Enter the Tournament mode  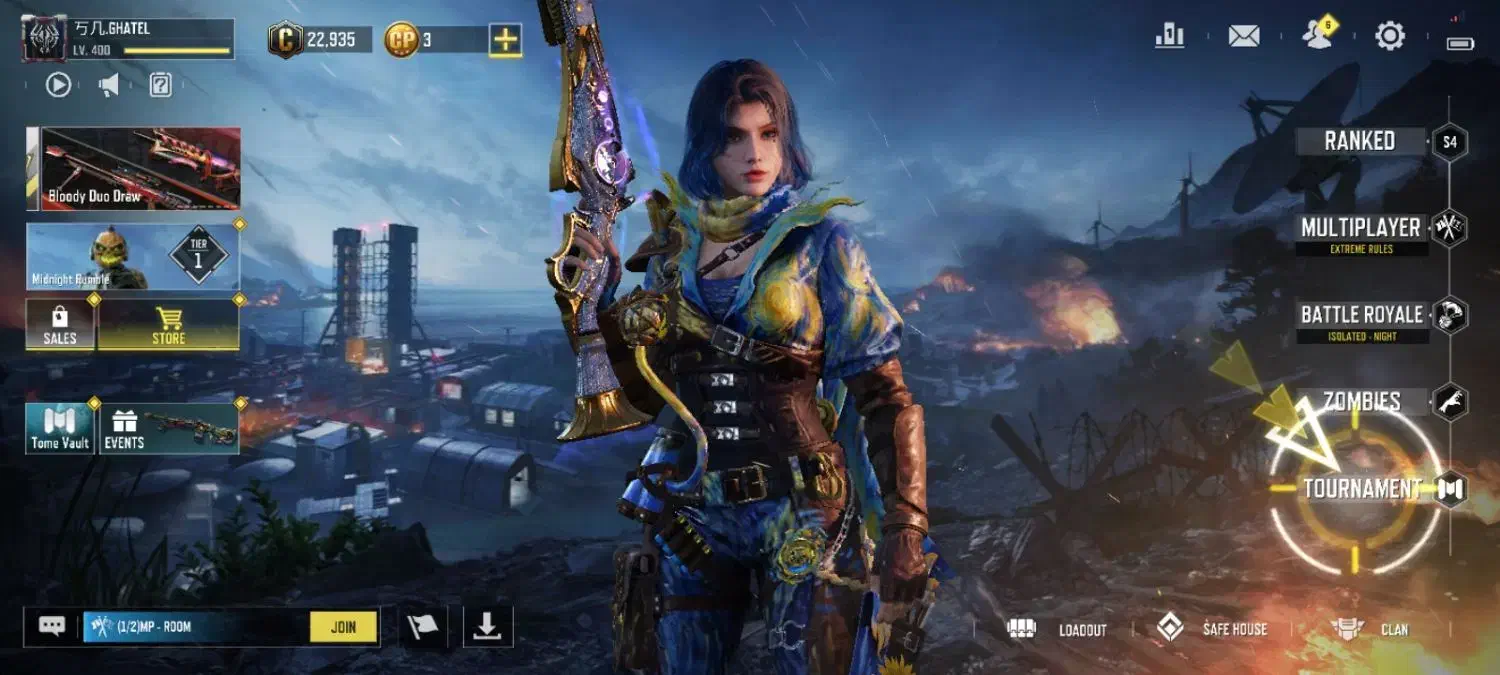(x=1362, y=489)
